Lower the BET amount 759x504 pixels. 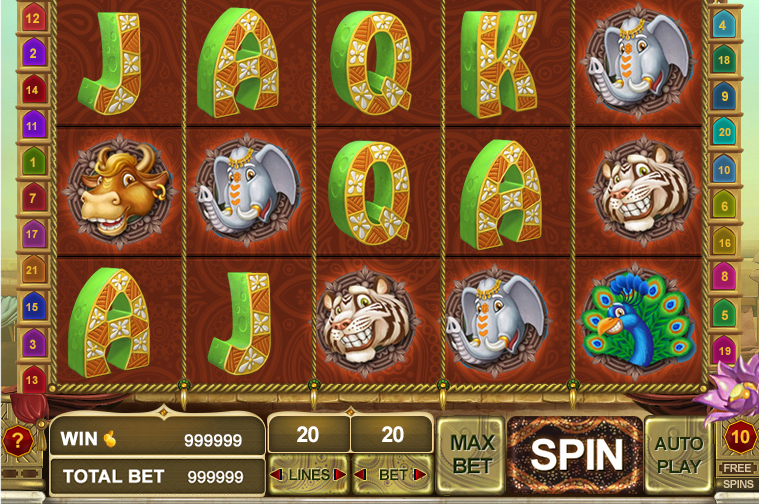point(361,474)
